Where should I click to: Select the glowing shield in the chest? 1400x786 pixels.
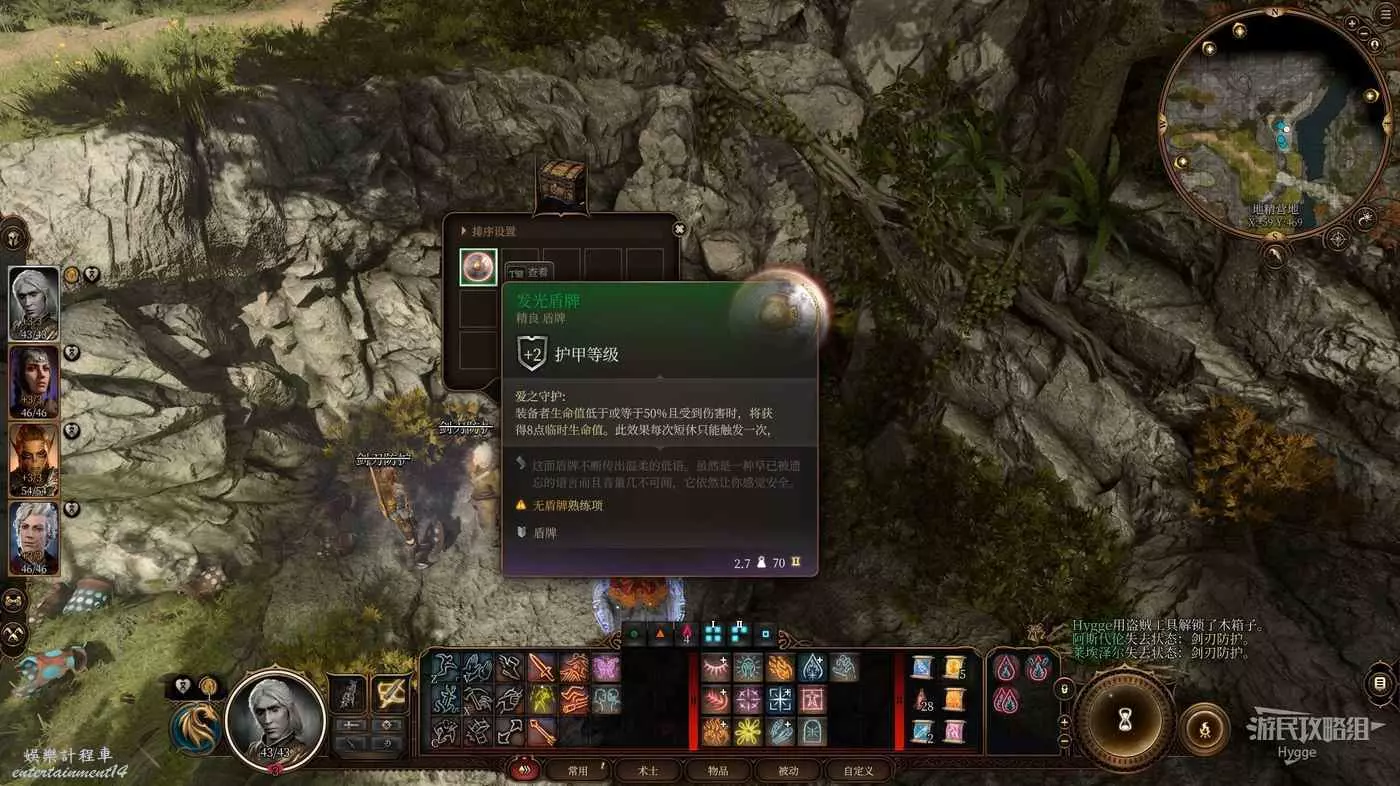point(478,267)
